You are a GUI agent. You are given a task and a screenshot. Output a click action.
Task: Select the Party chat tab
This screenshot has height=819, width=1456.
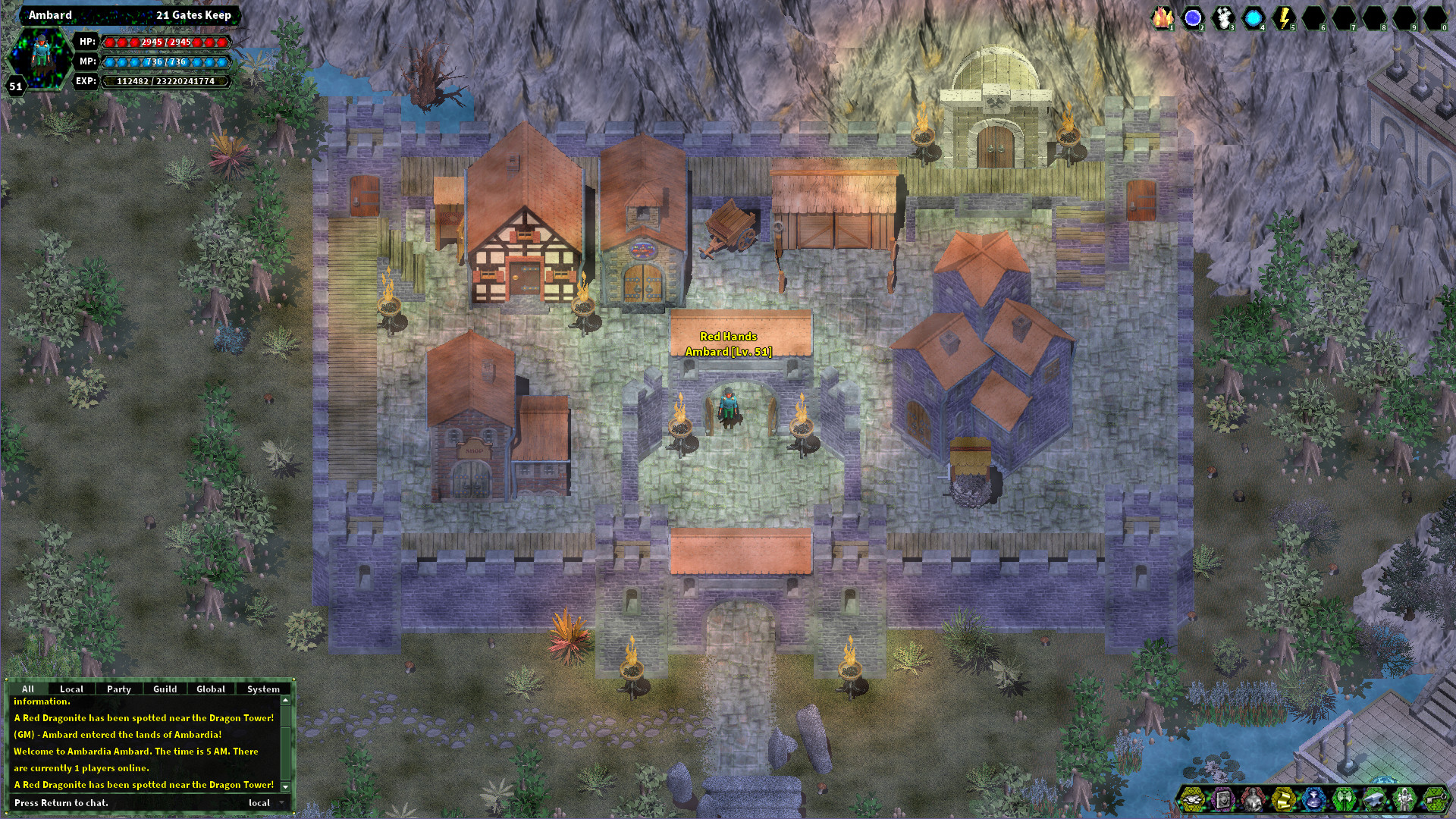point(119,689)
